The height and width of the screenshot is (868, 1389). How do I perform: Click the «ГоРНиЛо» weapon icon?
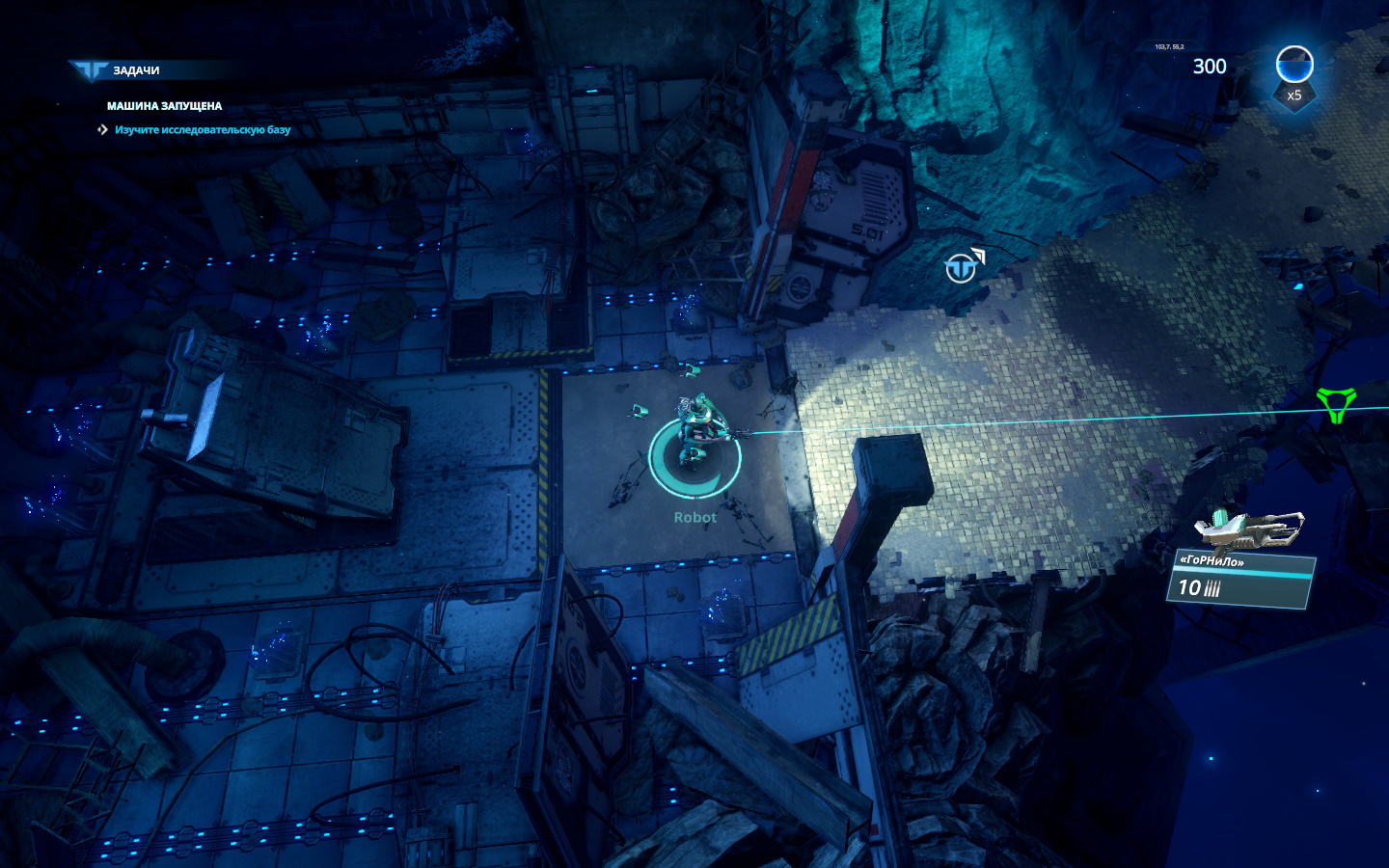(x=1249, y=529)
